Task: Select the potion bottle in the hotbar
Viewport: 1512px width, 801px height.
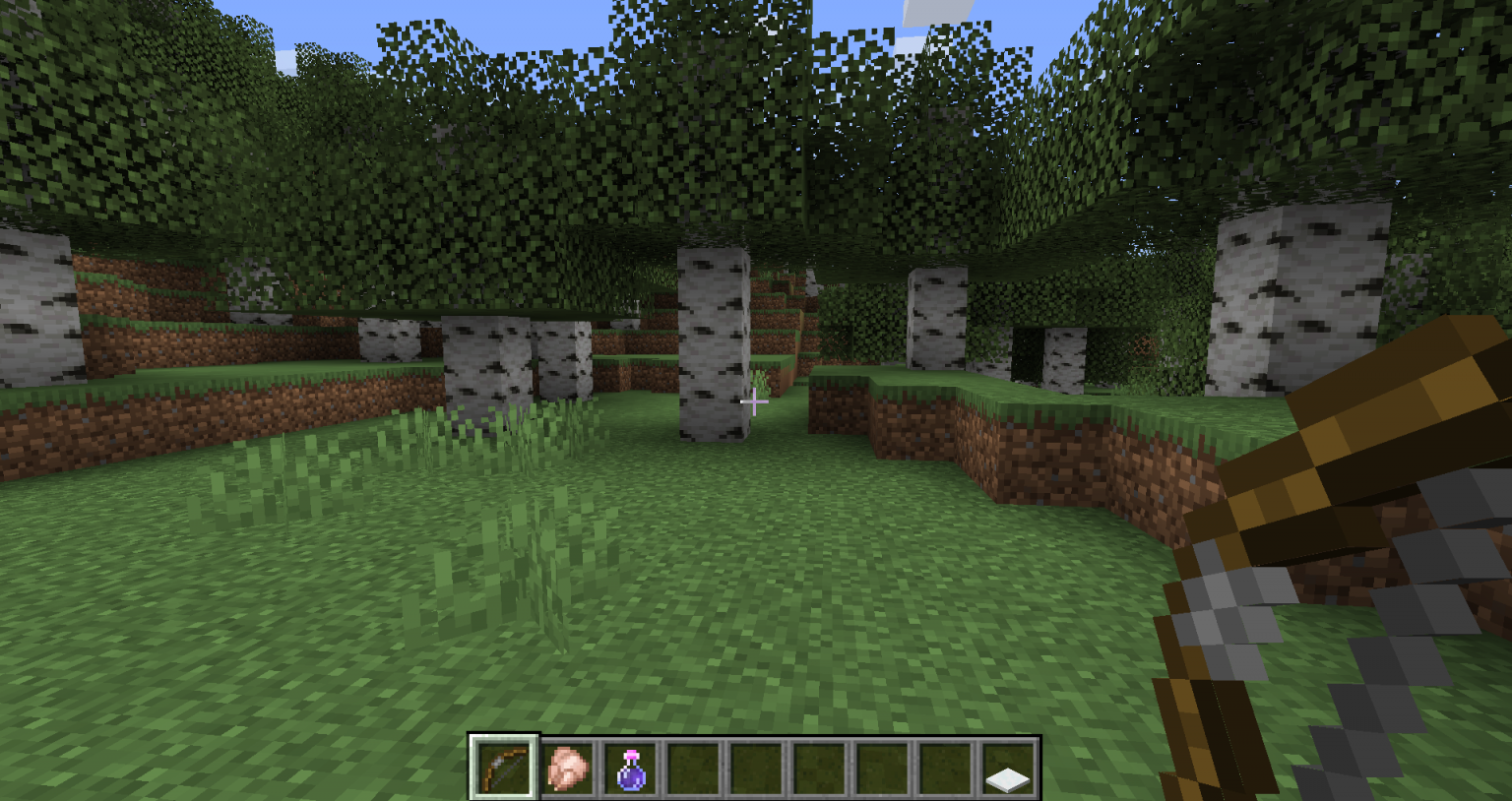Action: point(630,774)
